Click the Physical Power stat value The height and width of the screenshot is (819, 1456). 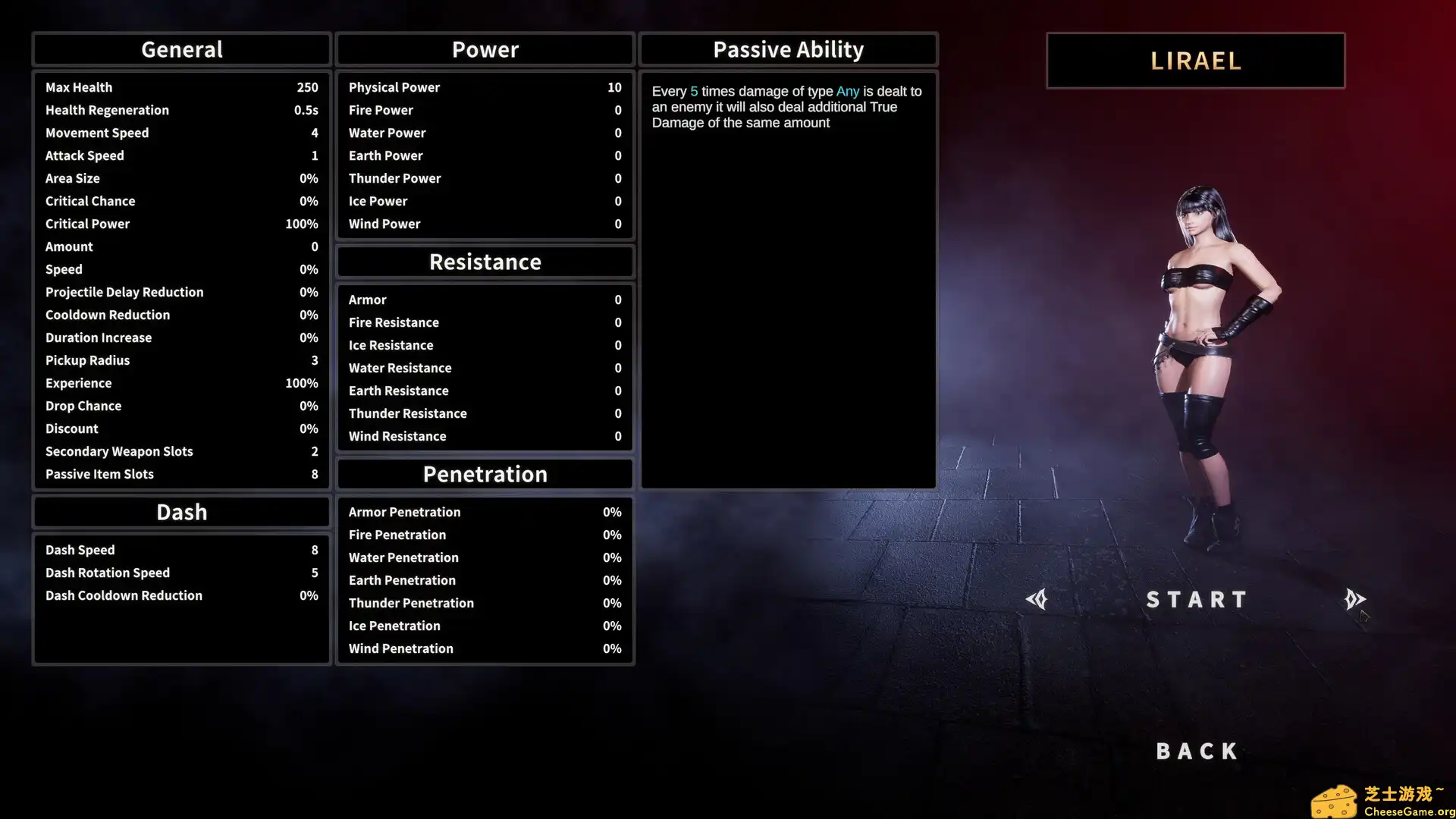[x=614, y=87]
